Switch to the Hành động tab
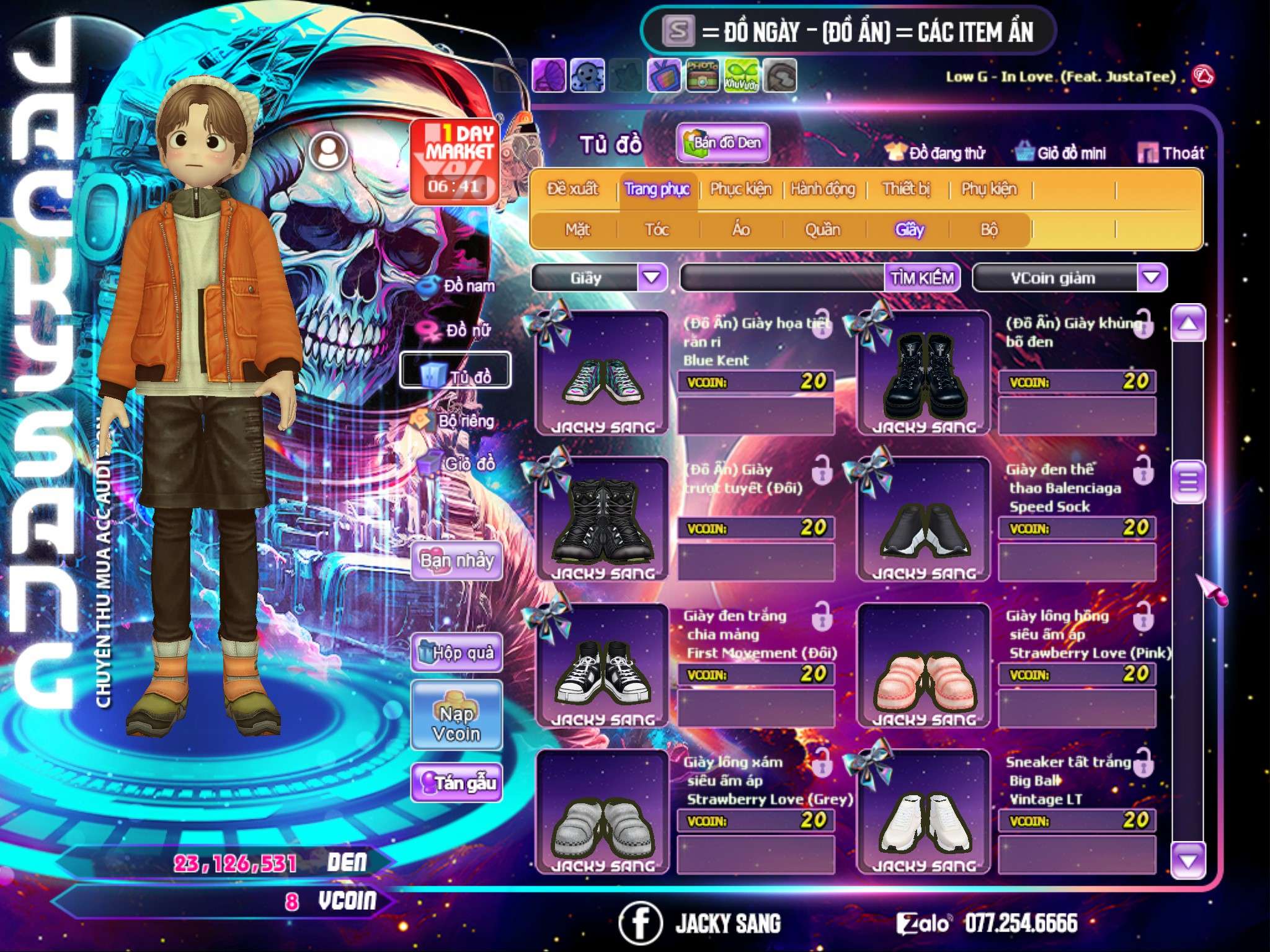The image size is (1270, 952). click(x=823, y=189)
